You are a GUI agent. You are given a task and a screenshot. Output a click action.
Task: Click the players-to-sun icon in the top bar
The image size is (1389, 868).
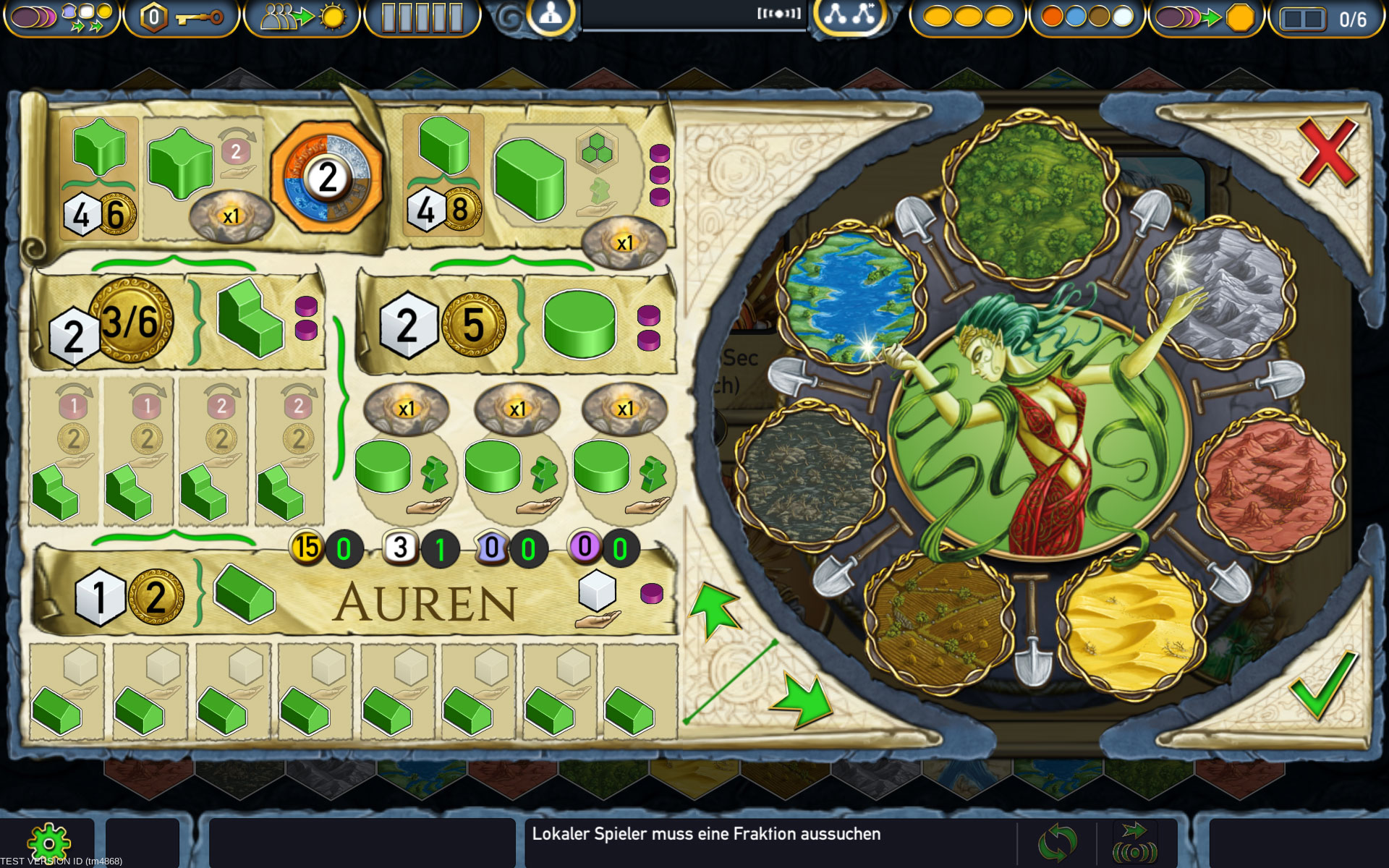[302, 17]
